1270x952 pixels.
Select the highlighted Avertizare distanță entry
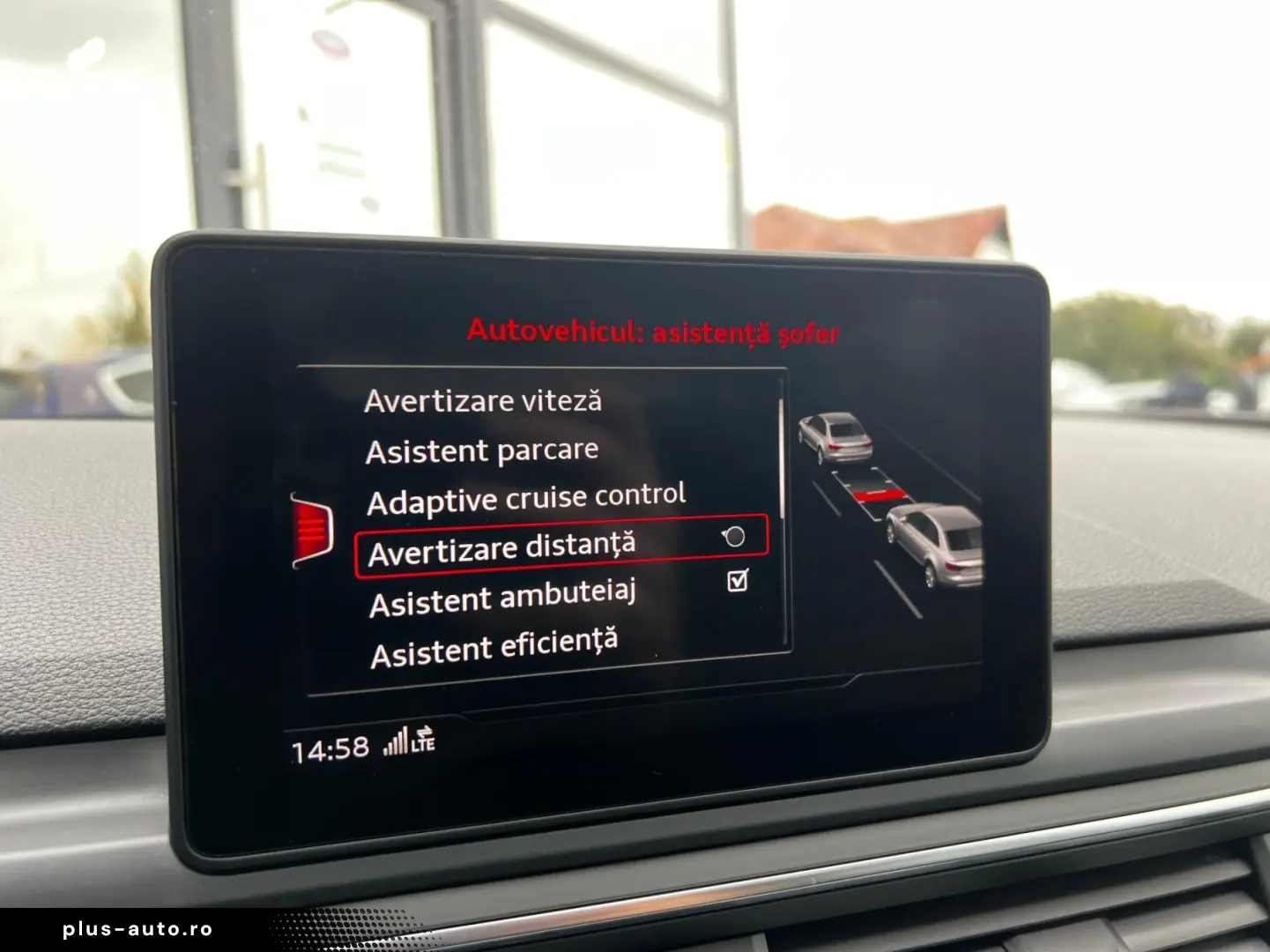pos(502,545)
